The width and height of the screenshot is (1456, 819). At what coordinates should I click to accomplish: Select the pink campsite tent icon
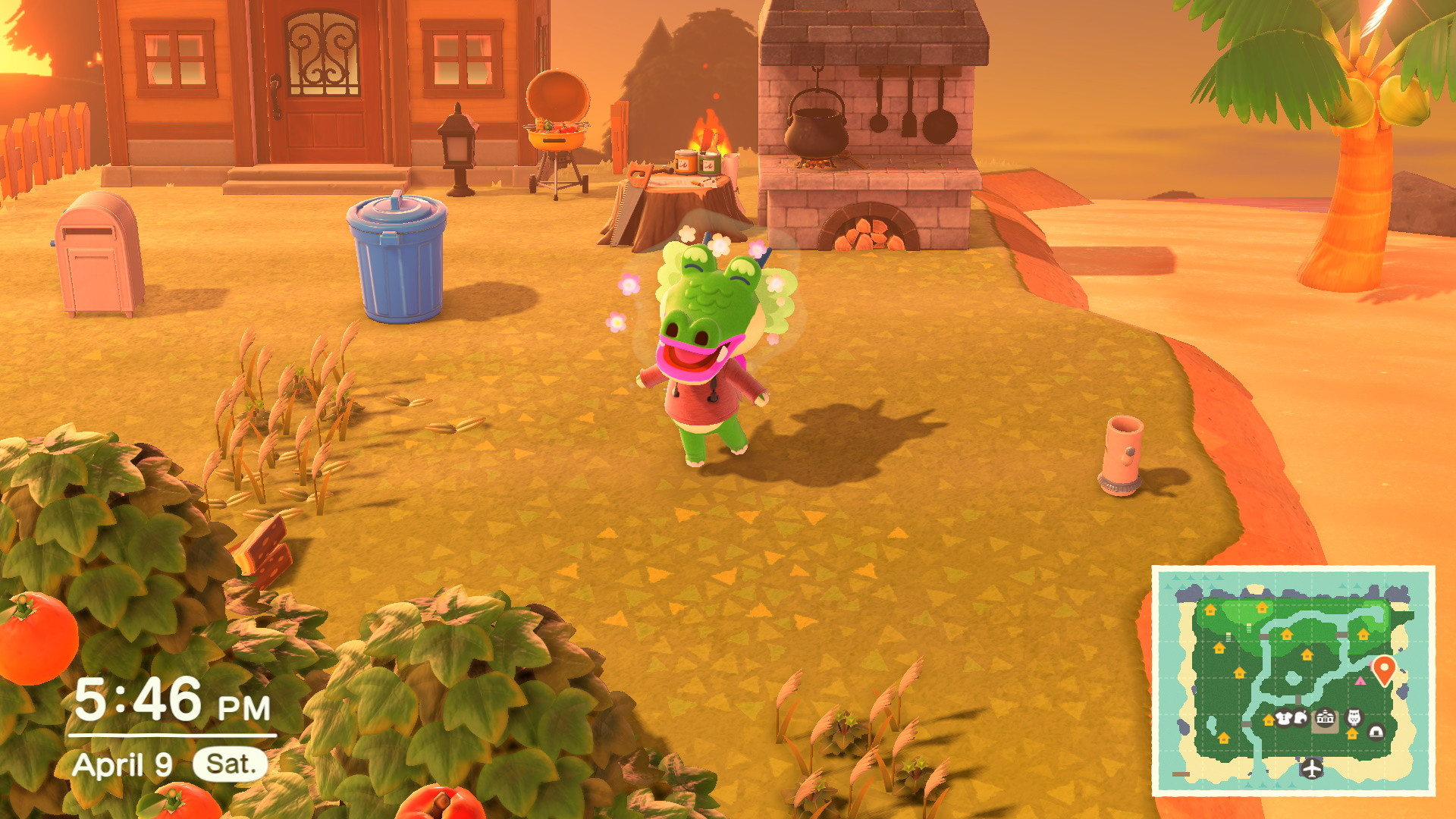(x=1360, y=681)
